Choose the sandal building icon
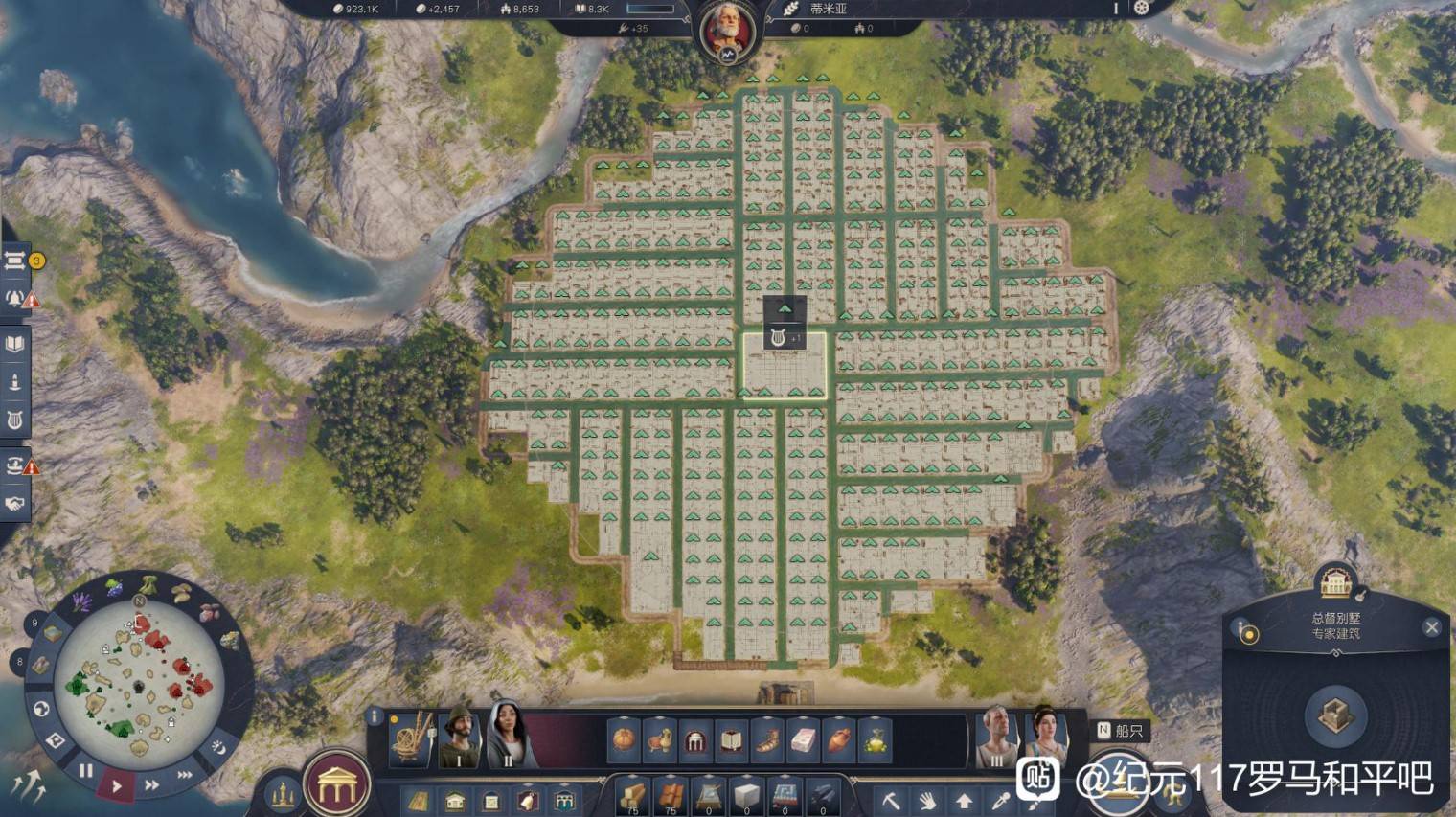1456x817 pixels. 767,740
